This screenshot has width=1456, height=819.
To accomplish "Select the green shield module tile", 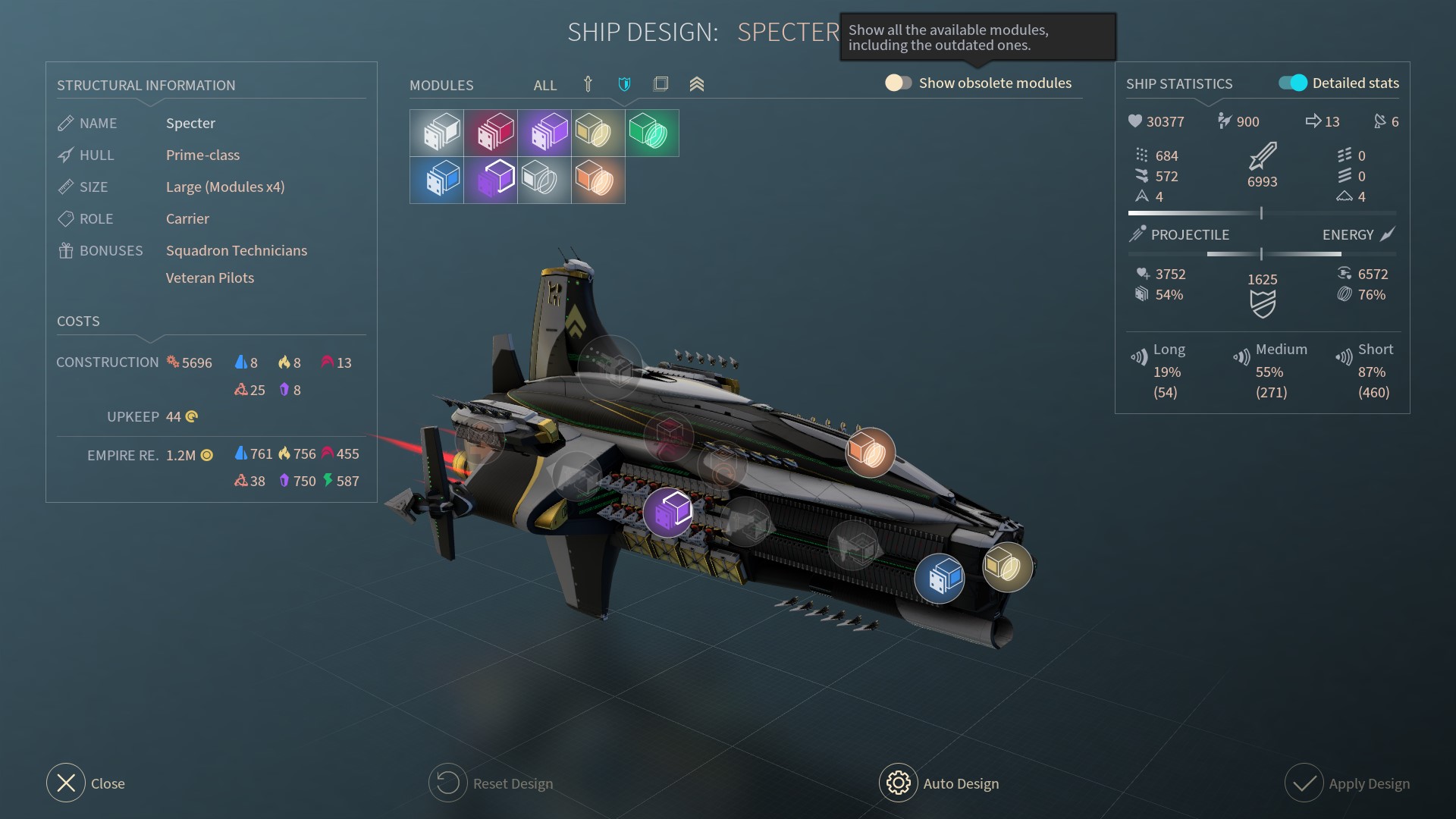I will tap(652, 133).
